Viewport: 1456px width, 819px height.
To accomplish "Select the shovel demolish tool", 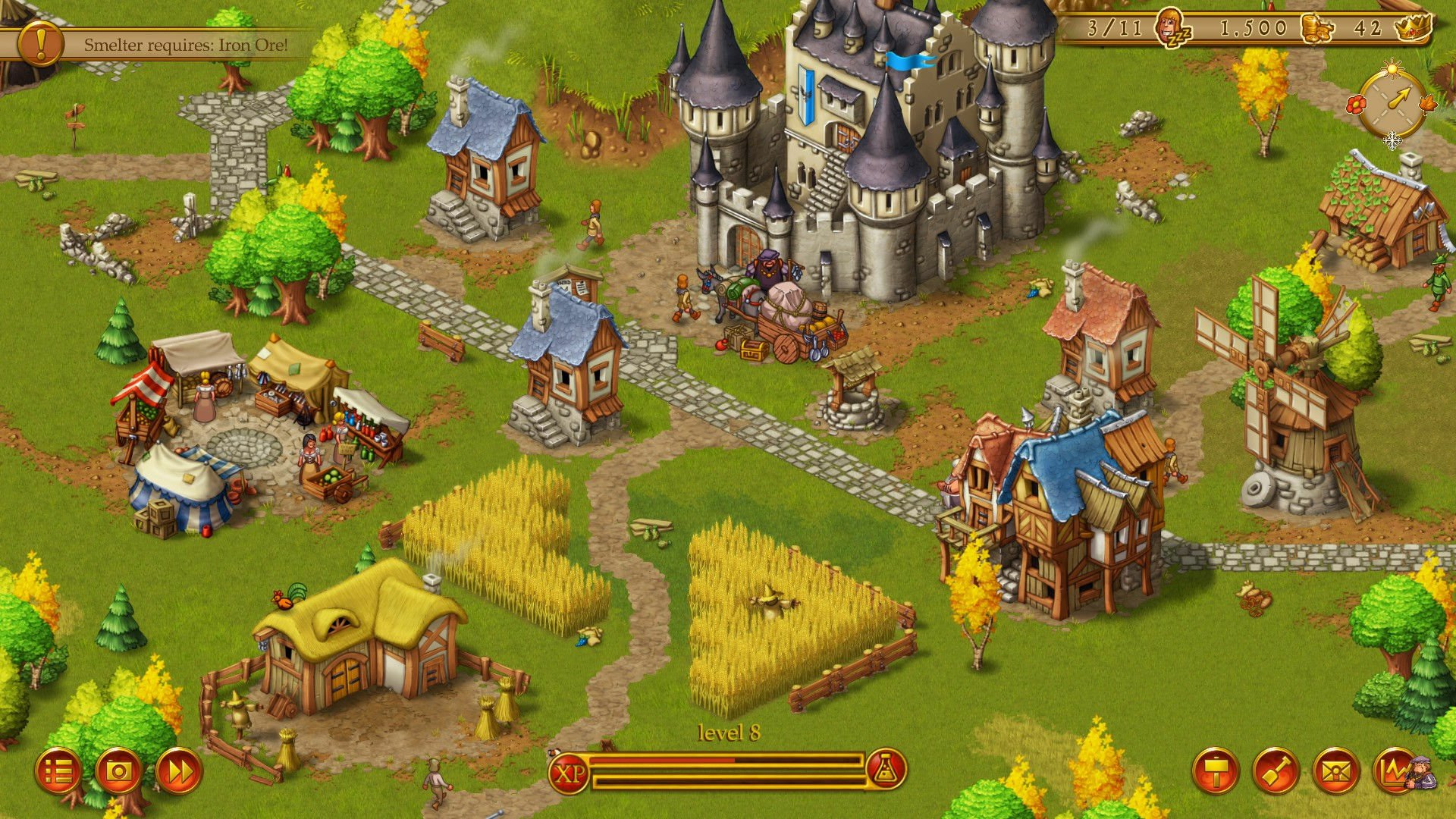I will click(x=1276, y=772).
